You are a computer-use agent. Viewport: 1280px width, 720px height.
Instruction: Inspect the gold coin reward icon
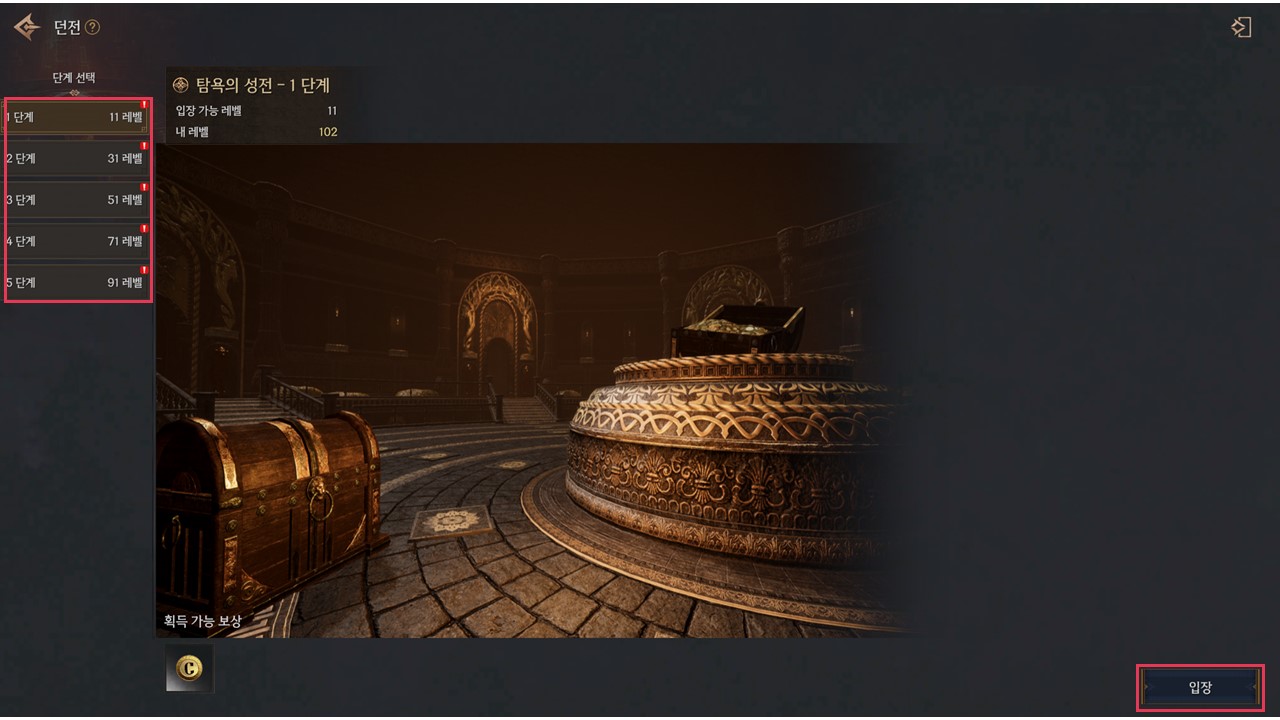[x=189, y=669]
